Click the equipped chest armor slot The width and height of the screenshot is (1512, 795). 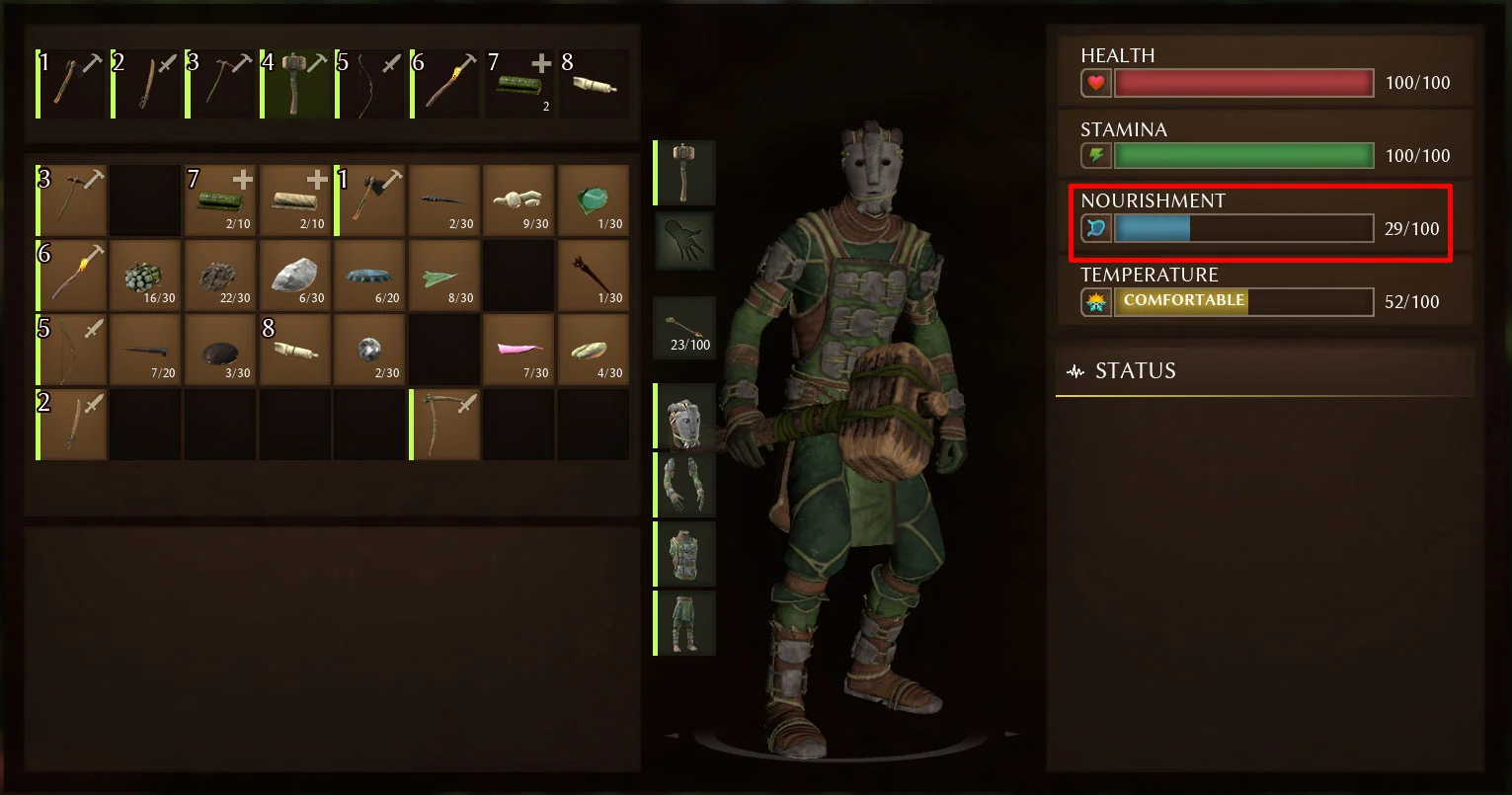pyautogui.click(x=684, y=554)
